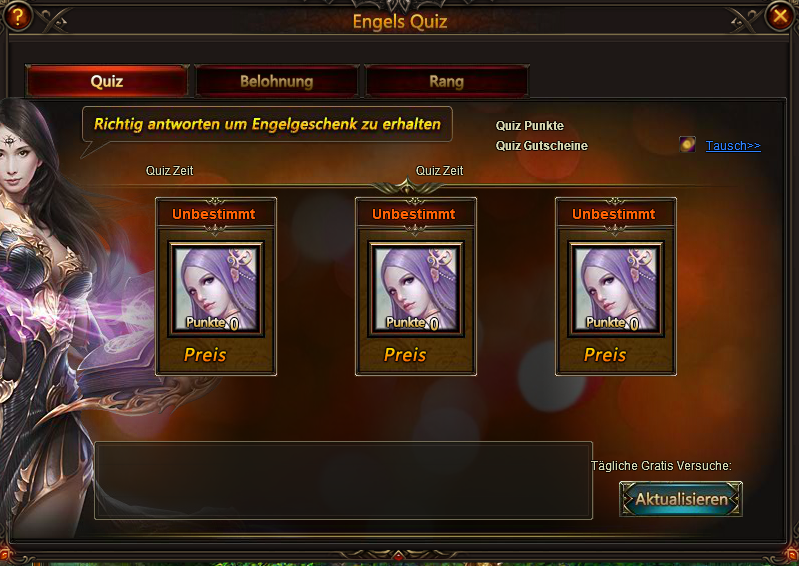Image resolution: width=799 pixels, height=566 pixels.
Task: Open the help question mark button
Action: (x=16, y=15)
